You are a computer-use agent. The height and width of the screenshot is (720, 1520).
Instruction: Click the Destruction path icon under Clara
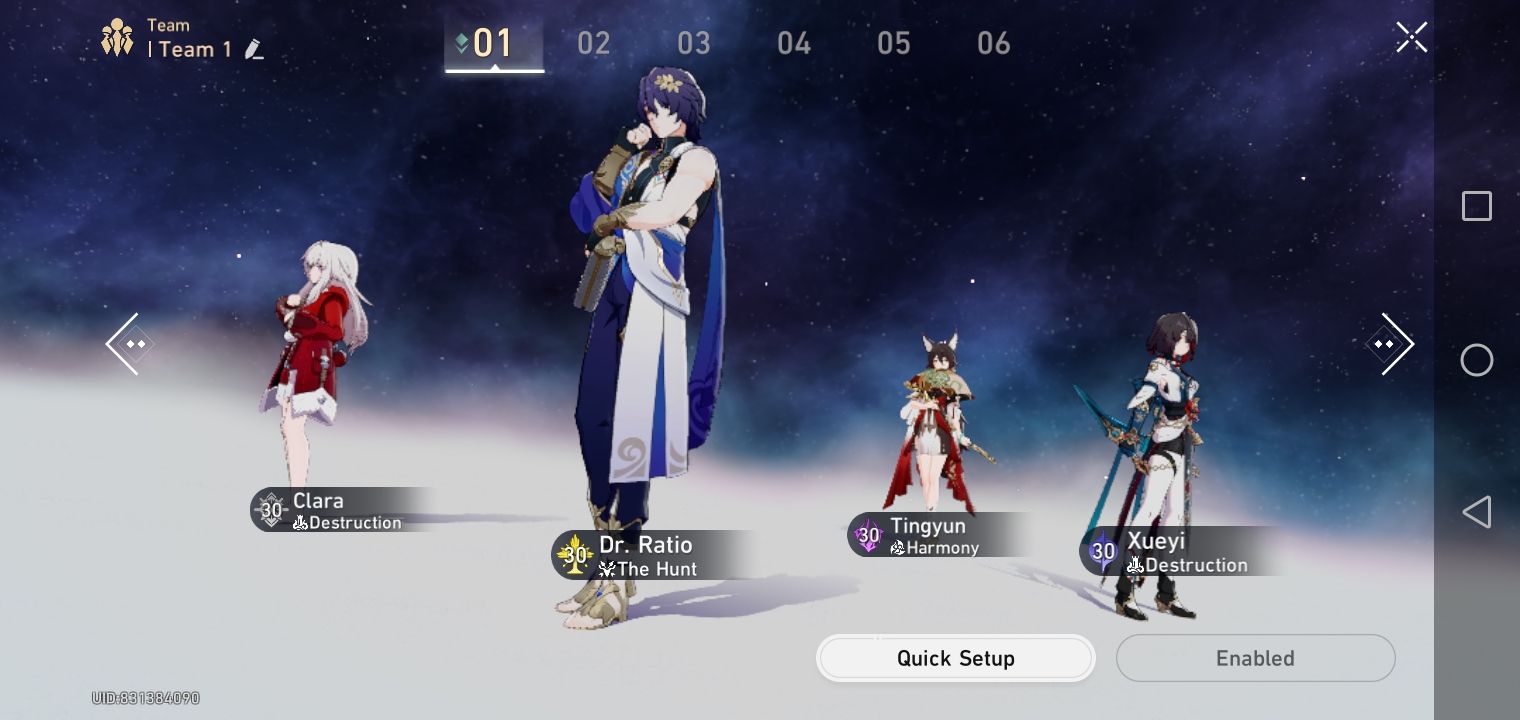coord(299,523)
